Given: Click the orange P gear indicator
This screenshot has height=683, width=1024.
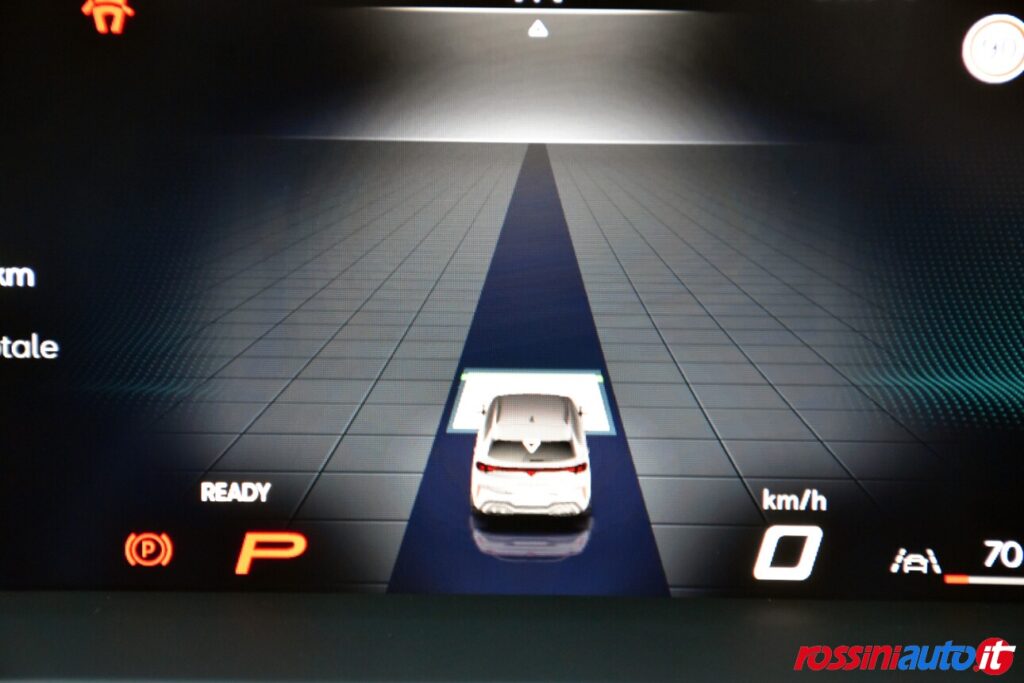Looking at the screenshot, I should [x=270, y=553].
